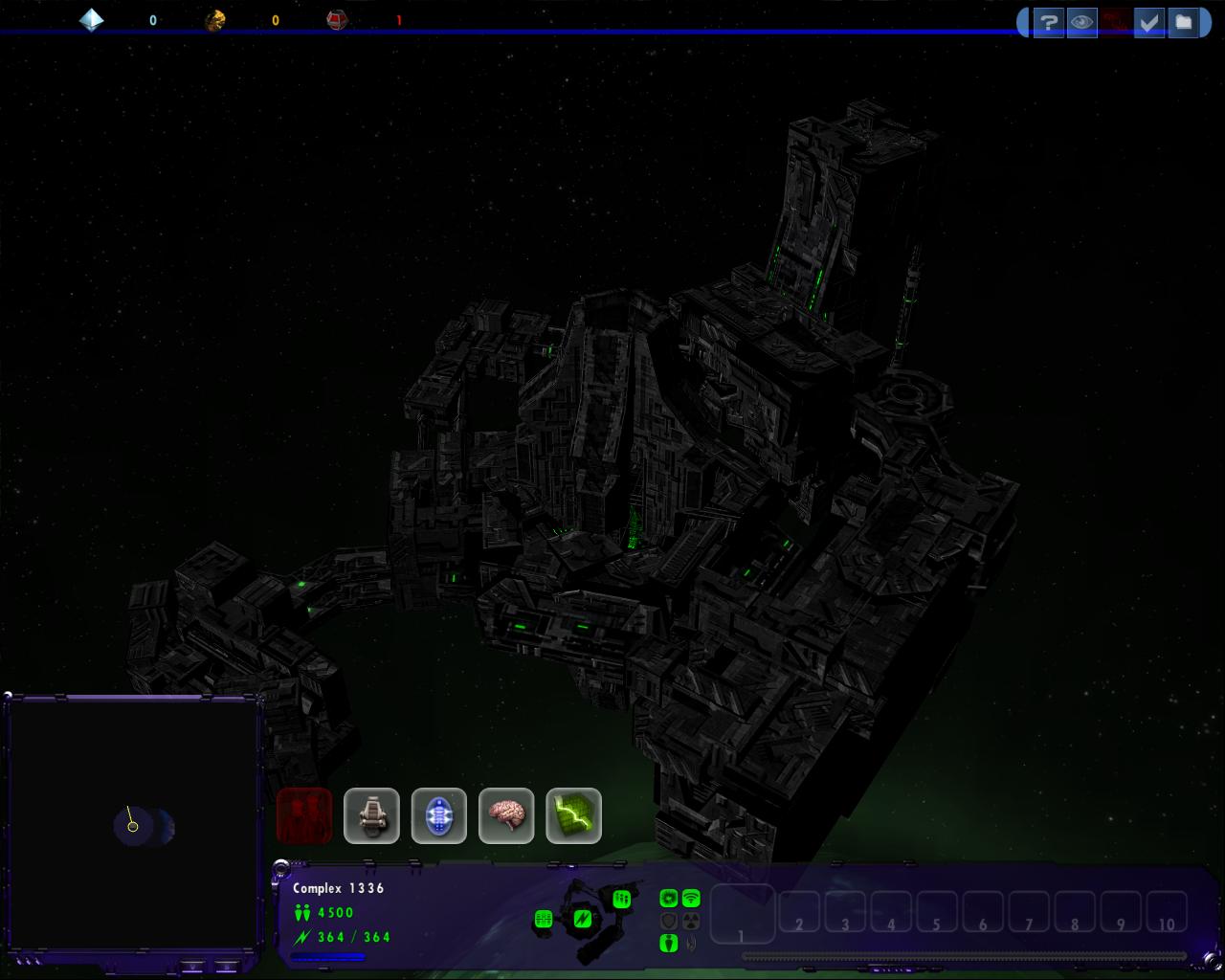This screenshot has width=1225, height=980.
Task: Choose the blue glowing pod icon
Action: (439, 816)
